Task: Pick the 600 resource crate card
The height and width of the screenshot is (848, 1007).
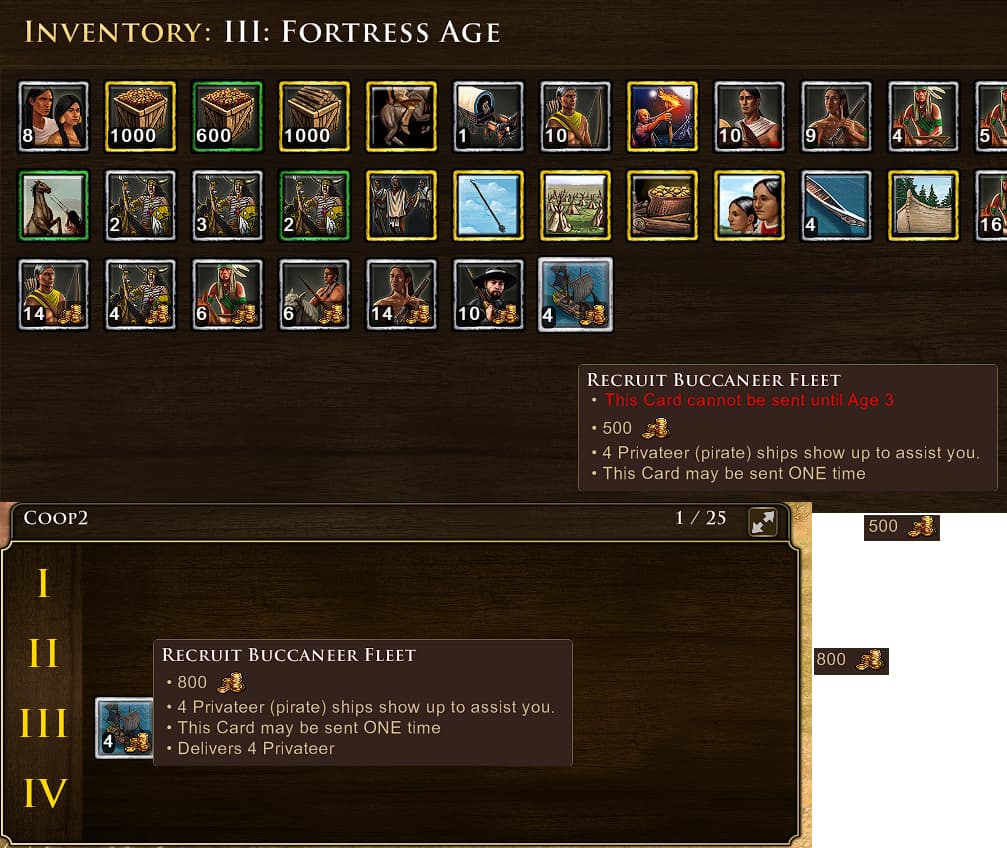Action: click(x=228, y=116)
